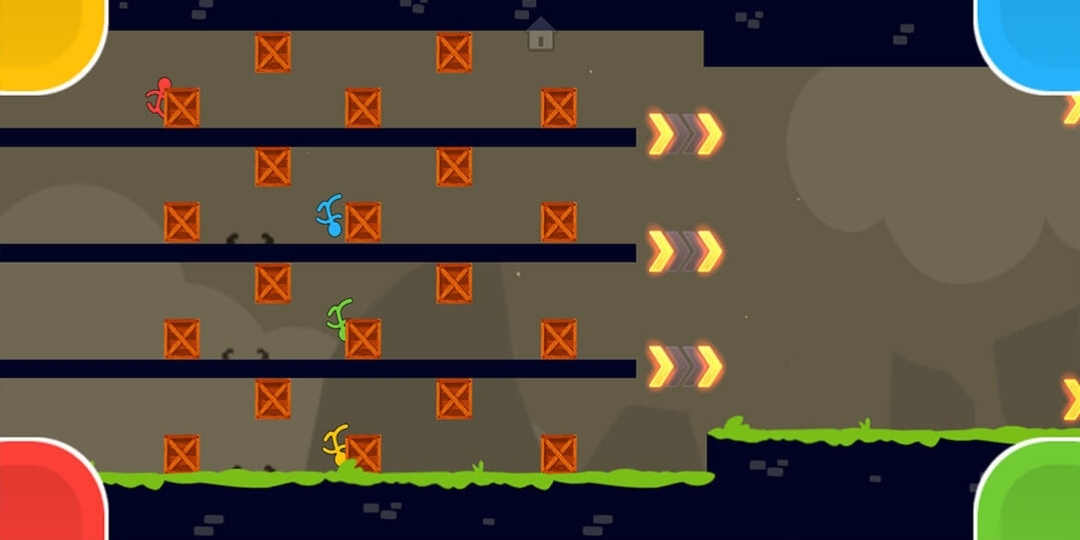The width and height of the screenshot is (1080, 540).
Task: Tap the green player corner button
Action: (x=1030, y=492)
